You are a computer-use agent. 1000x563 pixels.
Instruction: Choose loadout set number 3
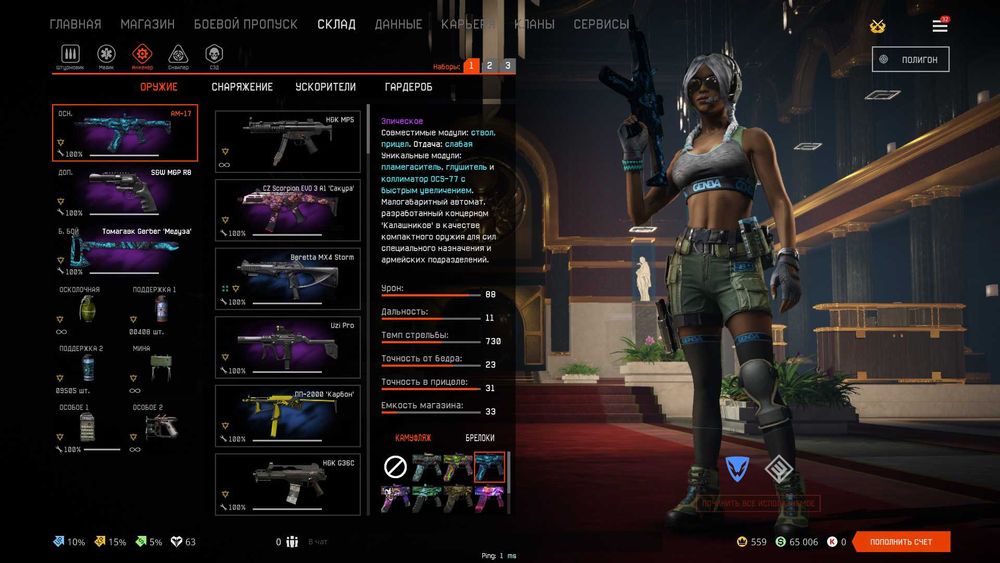pyautogui.click(x=508, y=66)
